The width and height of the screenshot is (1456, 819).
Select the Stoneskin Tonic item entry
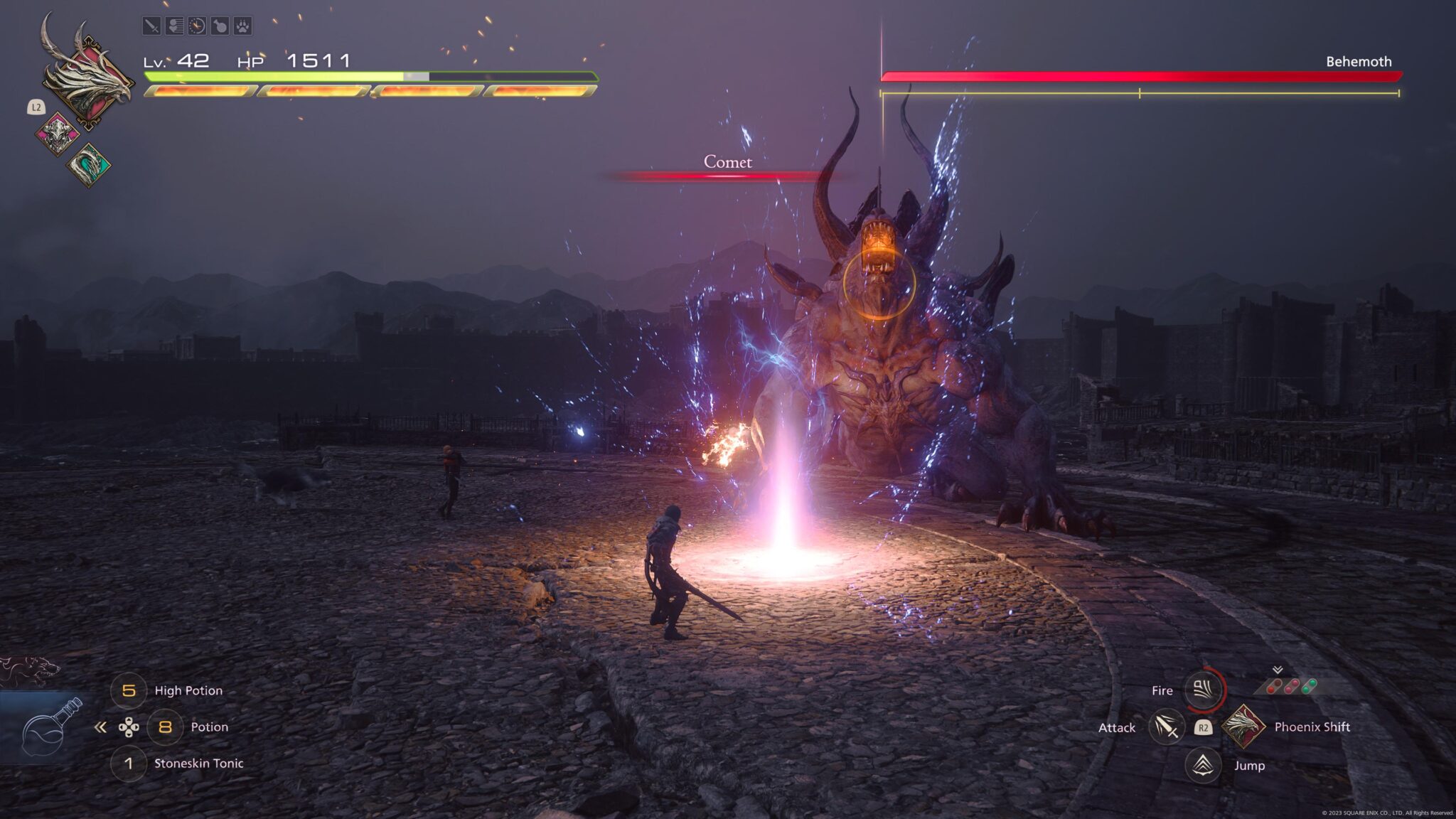[x=198, y=764]
